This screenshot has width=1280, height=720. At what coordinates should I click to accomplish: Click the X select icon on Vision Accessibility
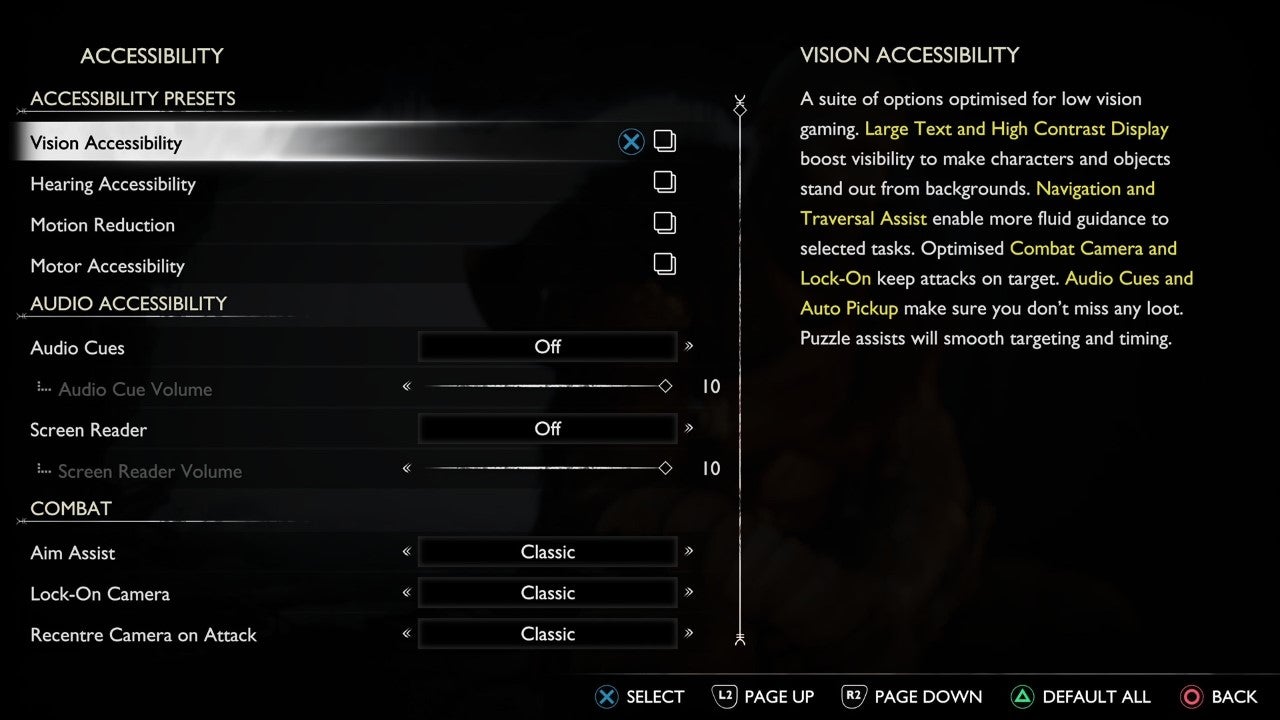point(631,141)
